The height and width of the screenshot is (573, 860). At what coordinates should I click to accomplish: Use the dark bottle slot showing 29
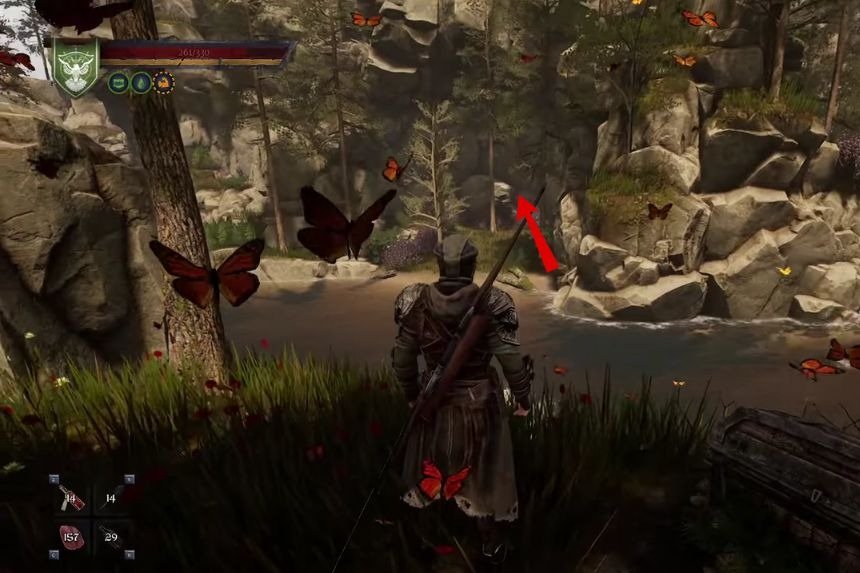click(x=113, y=537)
